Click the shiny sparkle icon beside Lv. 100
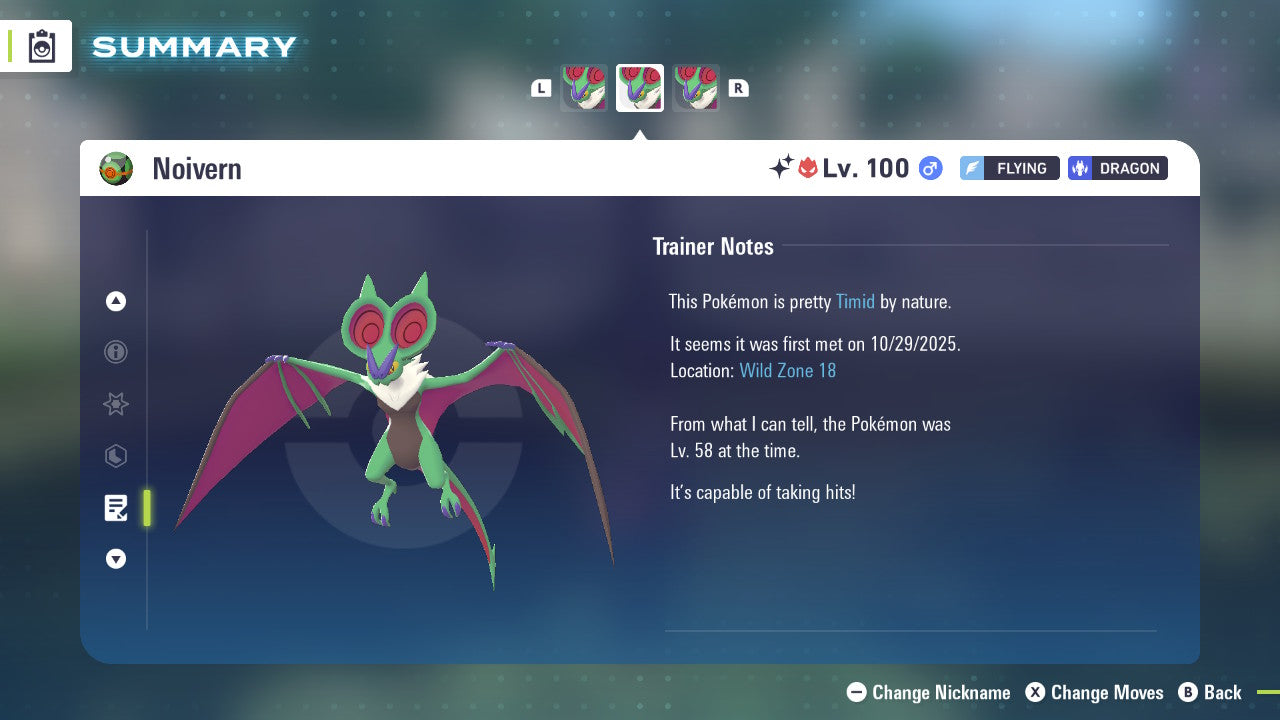The image size is (1280, 720). tap(784, 166)
